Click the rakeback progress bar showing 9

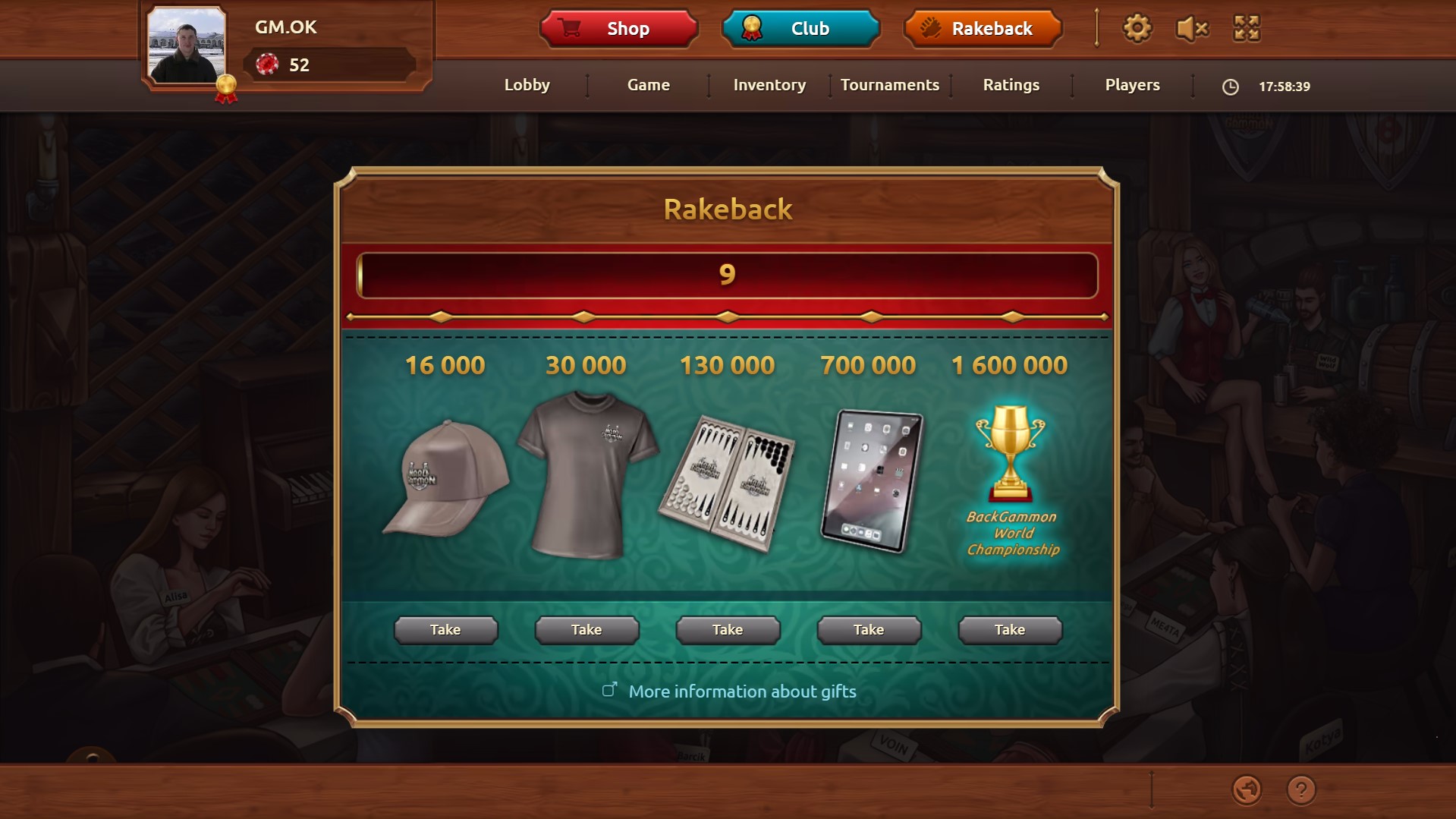click(x=727, y=276)
